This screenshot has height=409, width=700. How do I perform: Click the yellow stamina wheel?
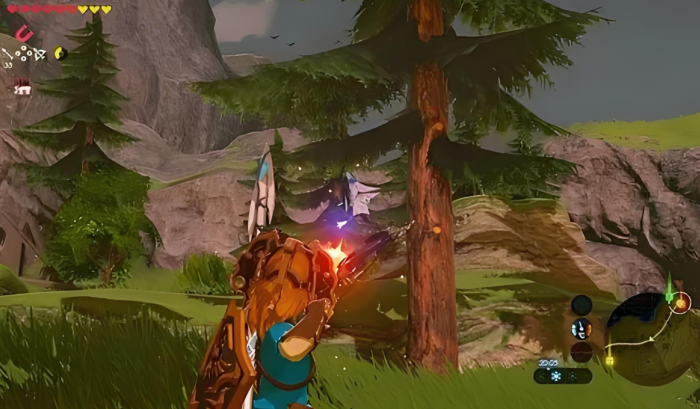coord(60,53)
